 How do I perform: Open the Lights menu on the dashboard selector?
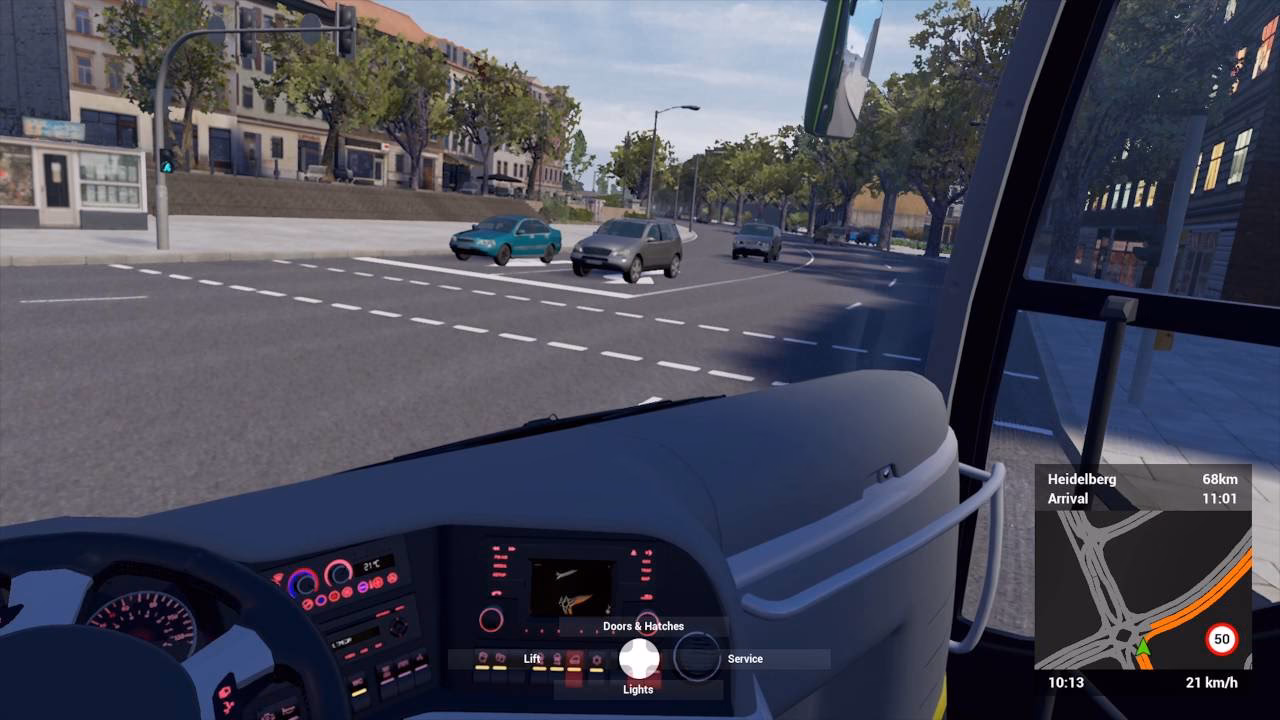[637, 688]
